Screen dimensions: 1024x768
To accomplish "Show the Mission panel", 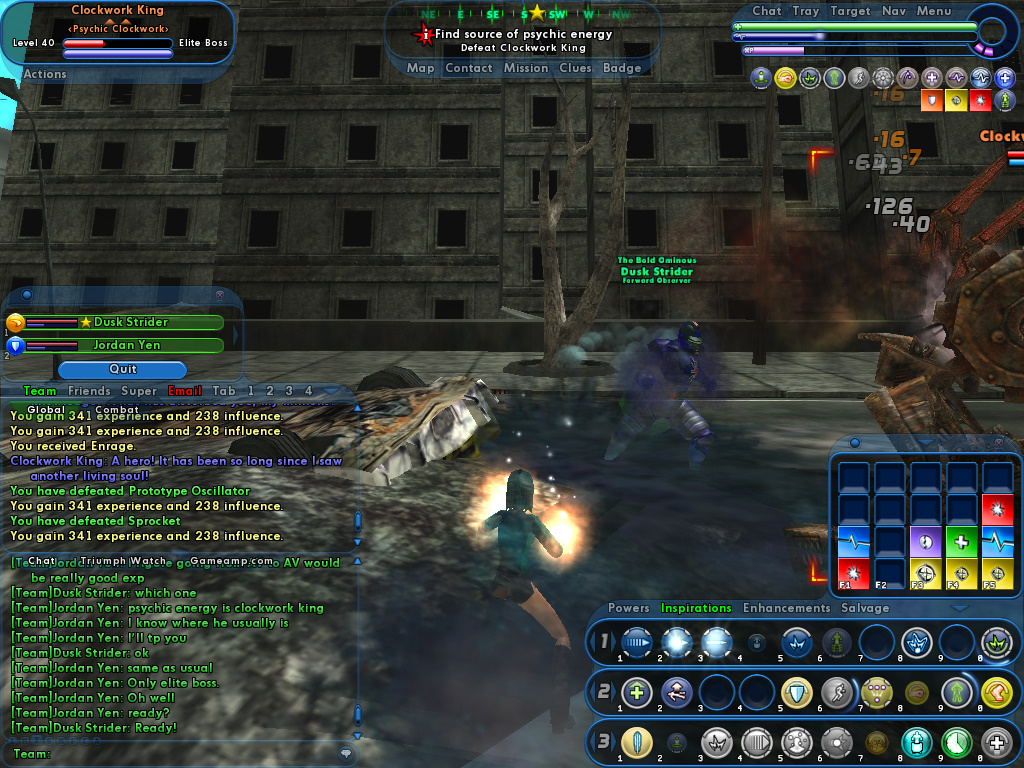I will [x=526, y=68].
